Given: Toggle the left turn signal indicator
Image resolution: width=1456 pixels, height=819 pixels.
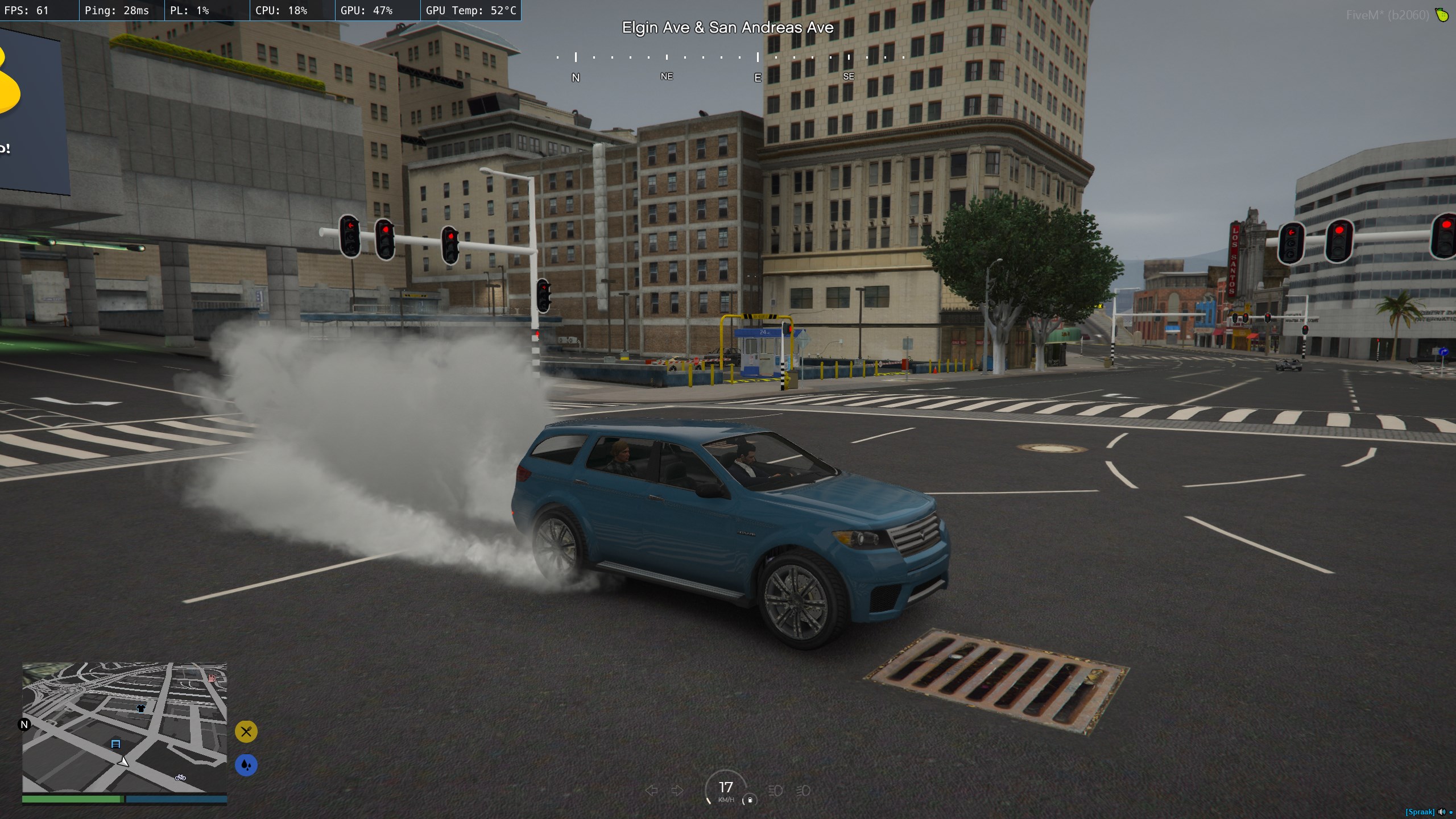Looking at the screenshot, I should (652, 791).
